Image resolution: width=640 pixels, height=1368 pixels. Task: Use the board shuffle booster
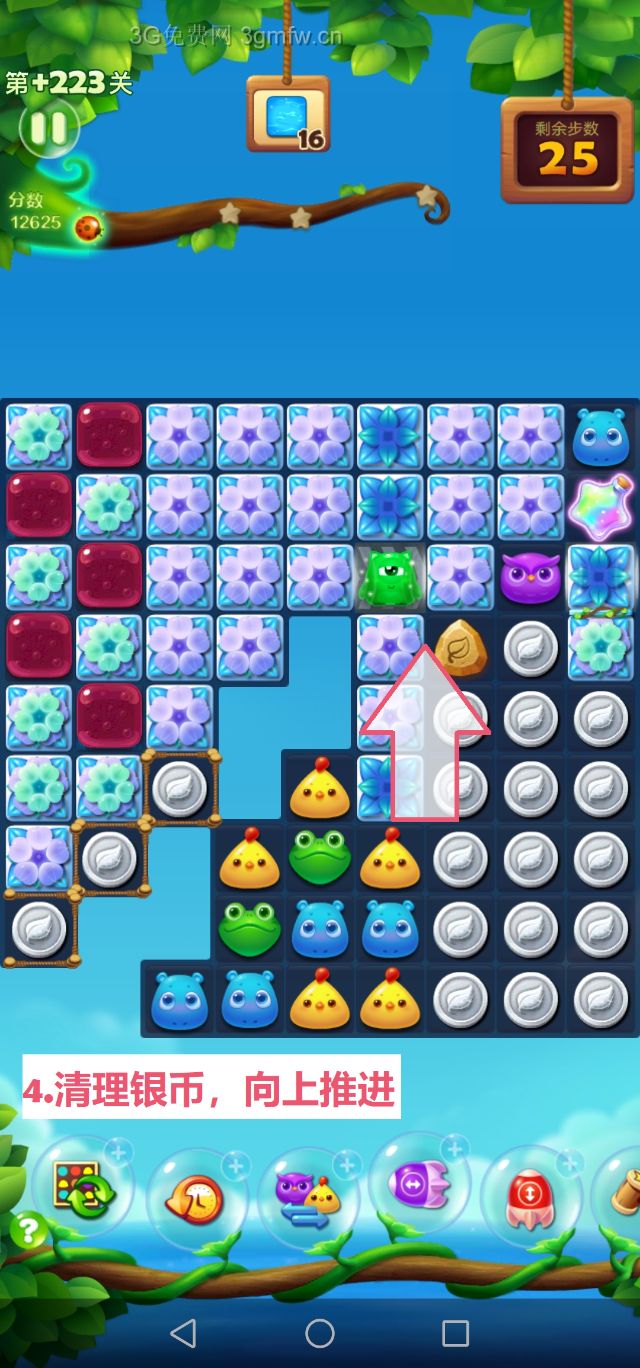pos(77,1187)
